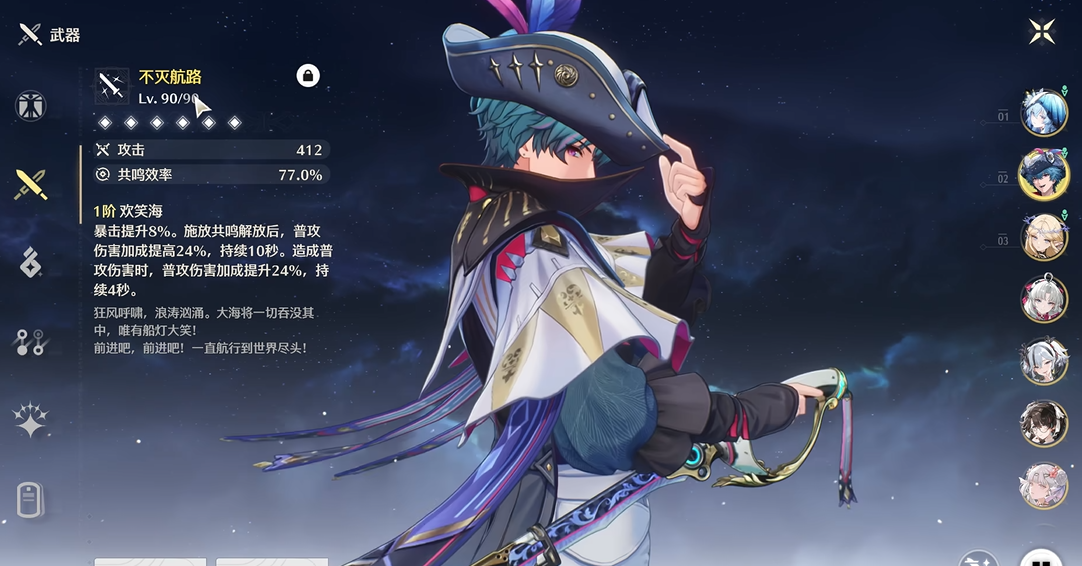Toggle the lock on the 不灭航路 weapon

click(308, 75)
